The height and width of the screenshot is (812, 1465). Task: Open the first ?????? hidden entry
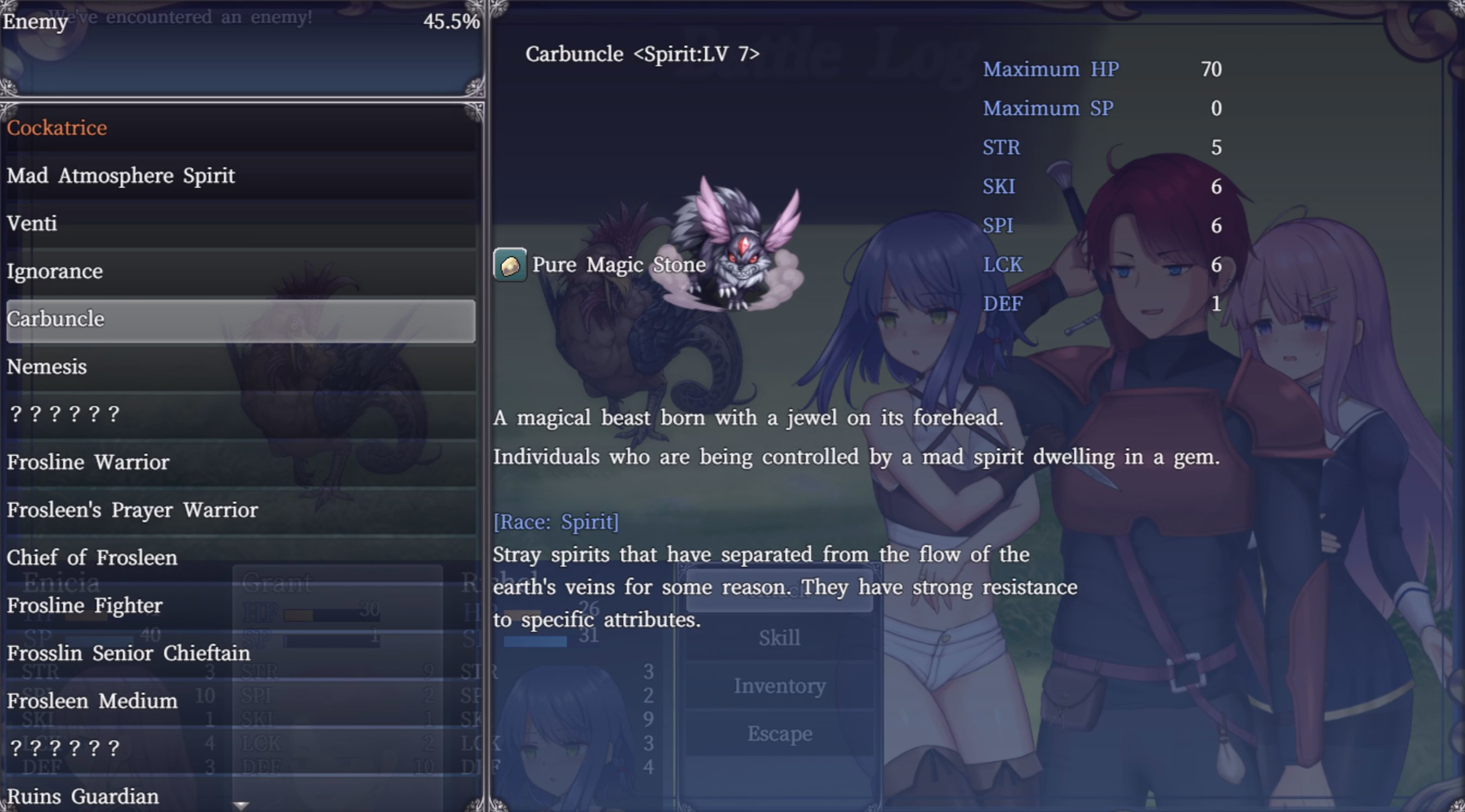tap(62, 414)
